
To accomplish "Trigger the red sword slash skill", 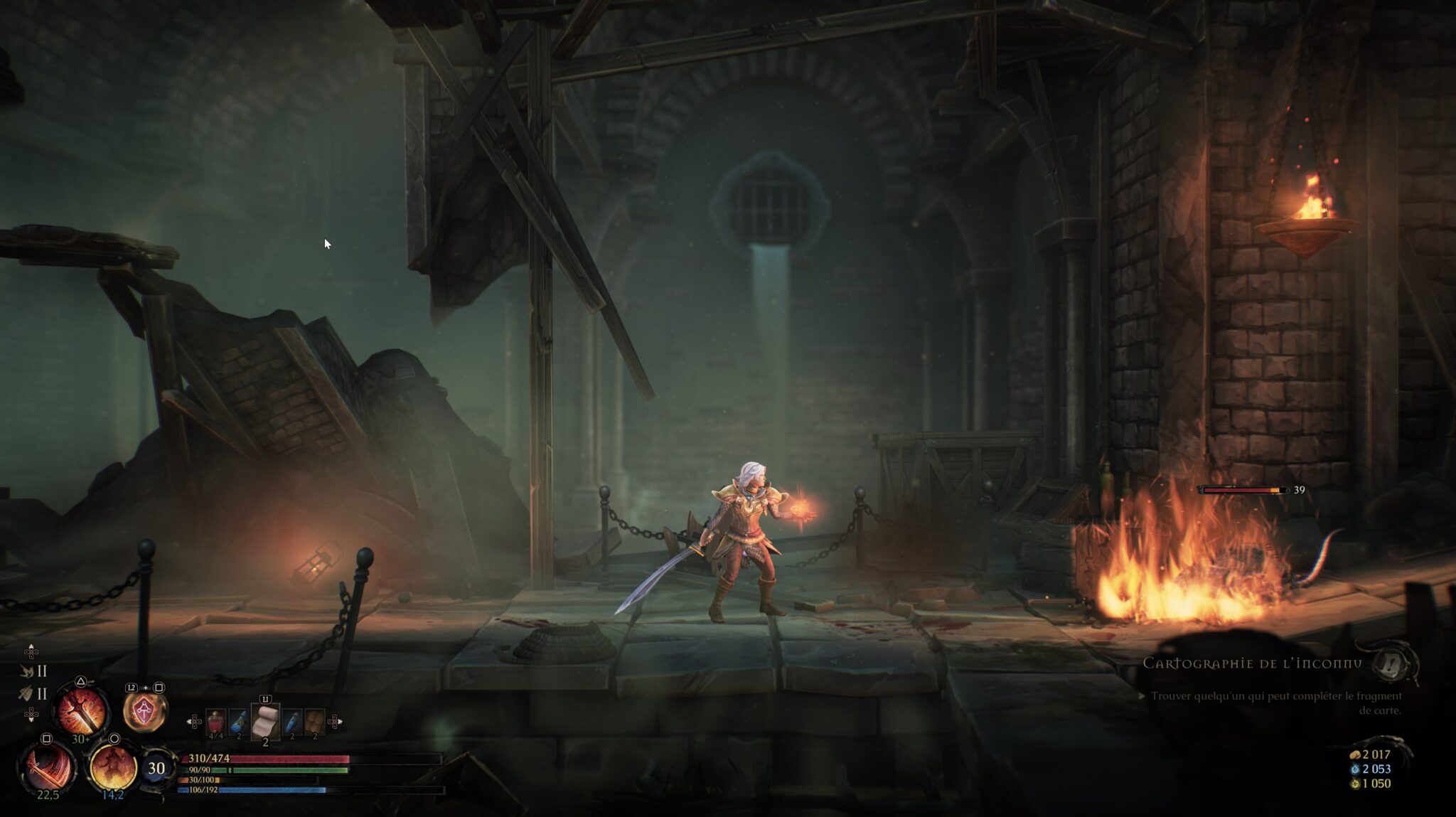I will pos(48,767).
